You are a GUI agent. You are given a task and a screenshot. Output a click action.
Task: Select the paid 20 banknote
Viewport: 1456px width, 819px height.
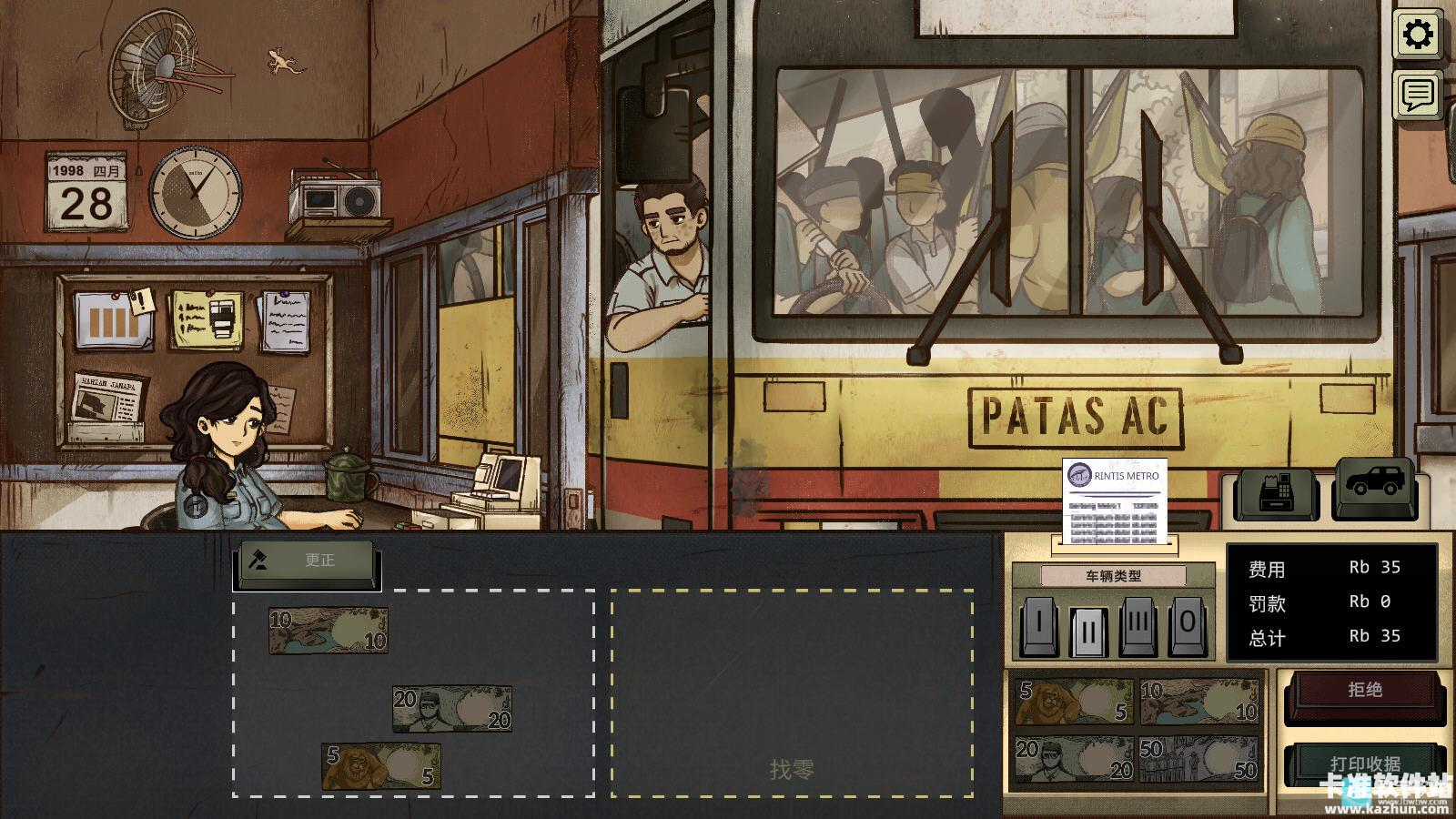[x=451, y=708]
